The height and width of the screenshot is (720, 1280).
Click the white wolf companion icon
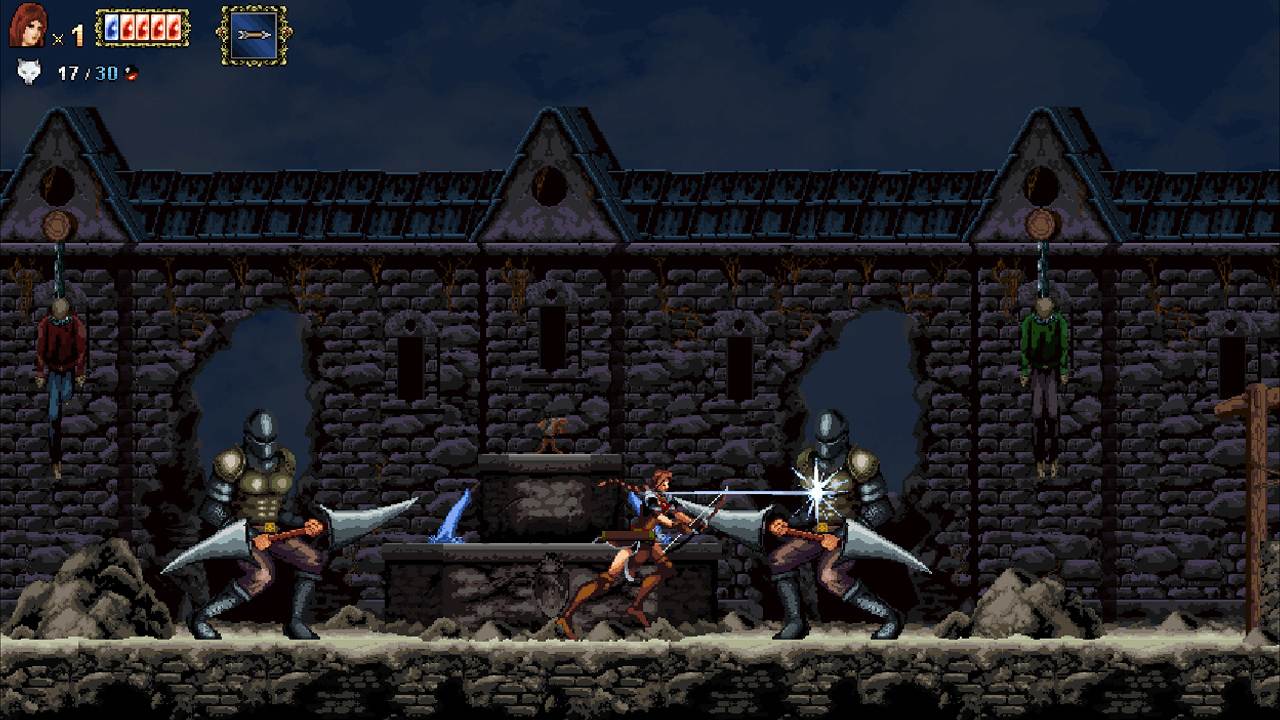pyautogui.click(x=27, y=72)
